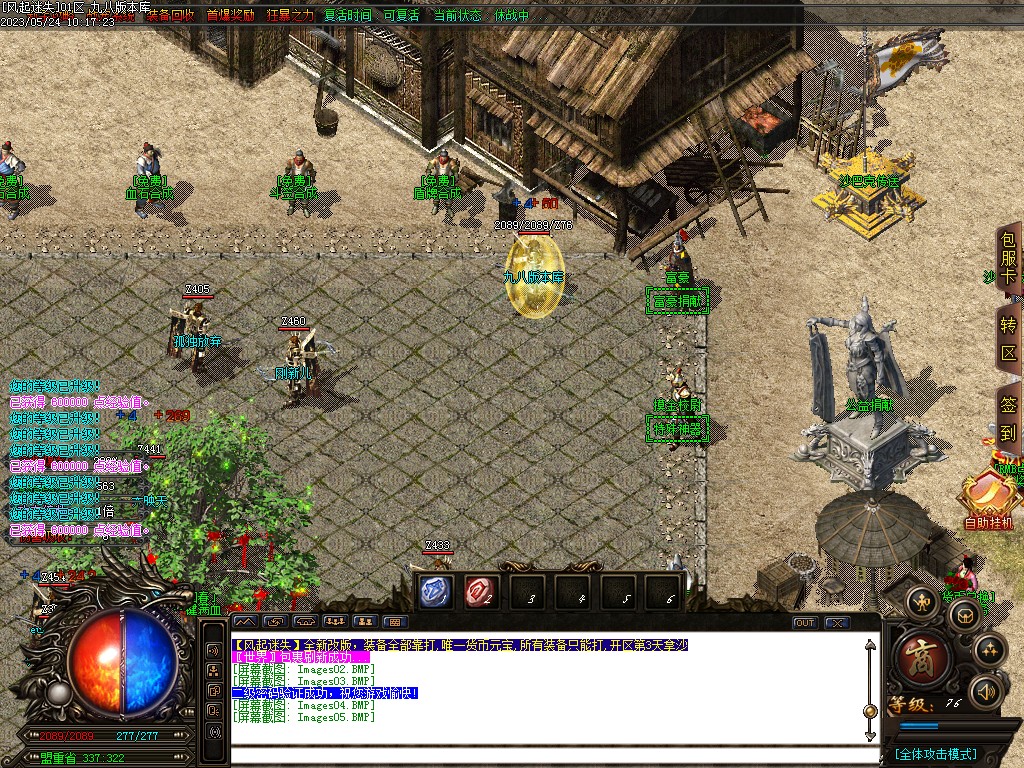Open the 包服卡 side tab
This screenshot has width=1024, height=768.
(1009, 259)
